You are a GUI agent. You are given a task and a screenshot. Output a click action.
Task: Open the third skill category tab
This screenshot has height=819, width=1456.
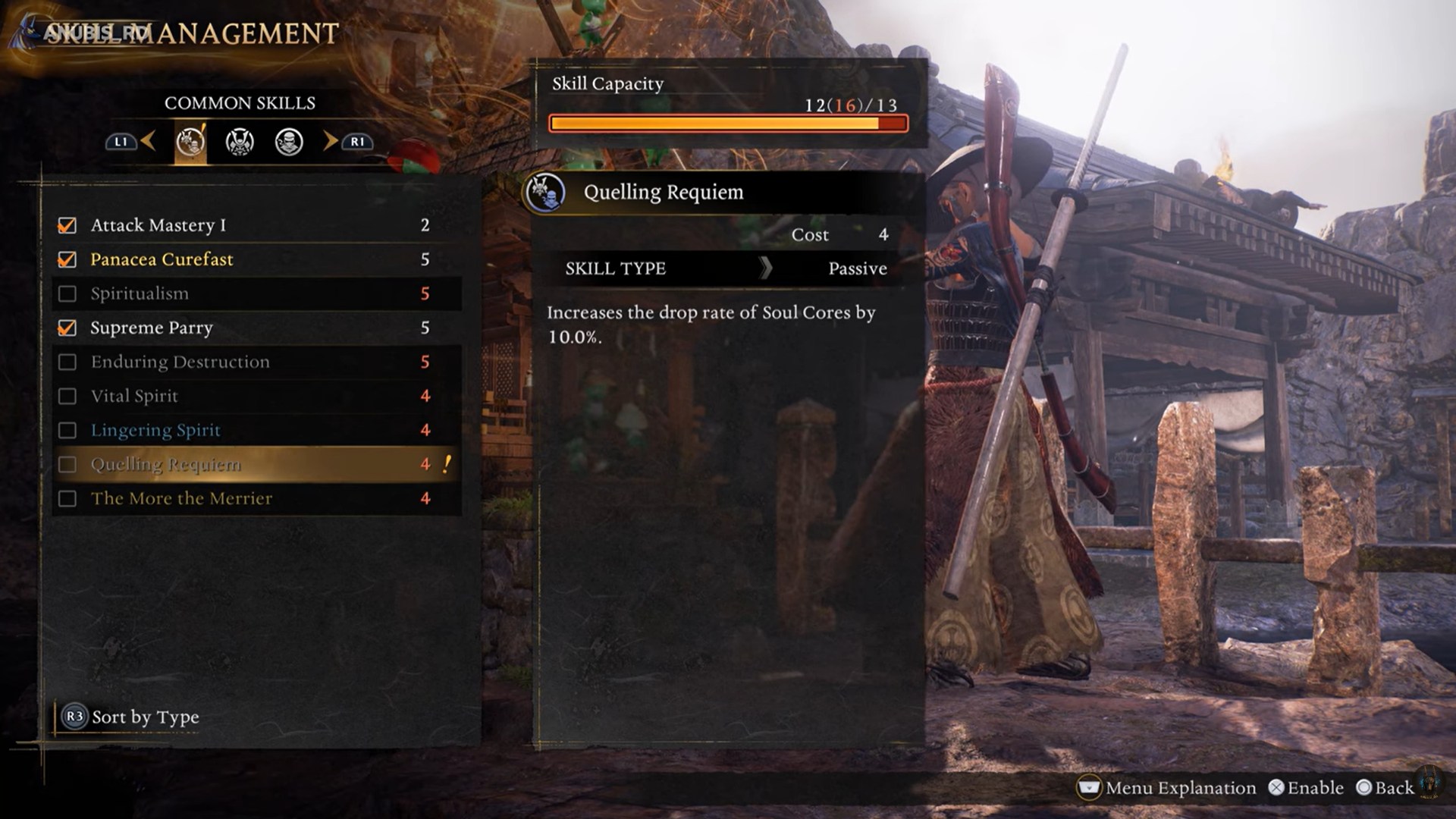point(289,142)
